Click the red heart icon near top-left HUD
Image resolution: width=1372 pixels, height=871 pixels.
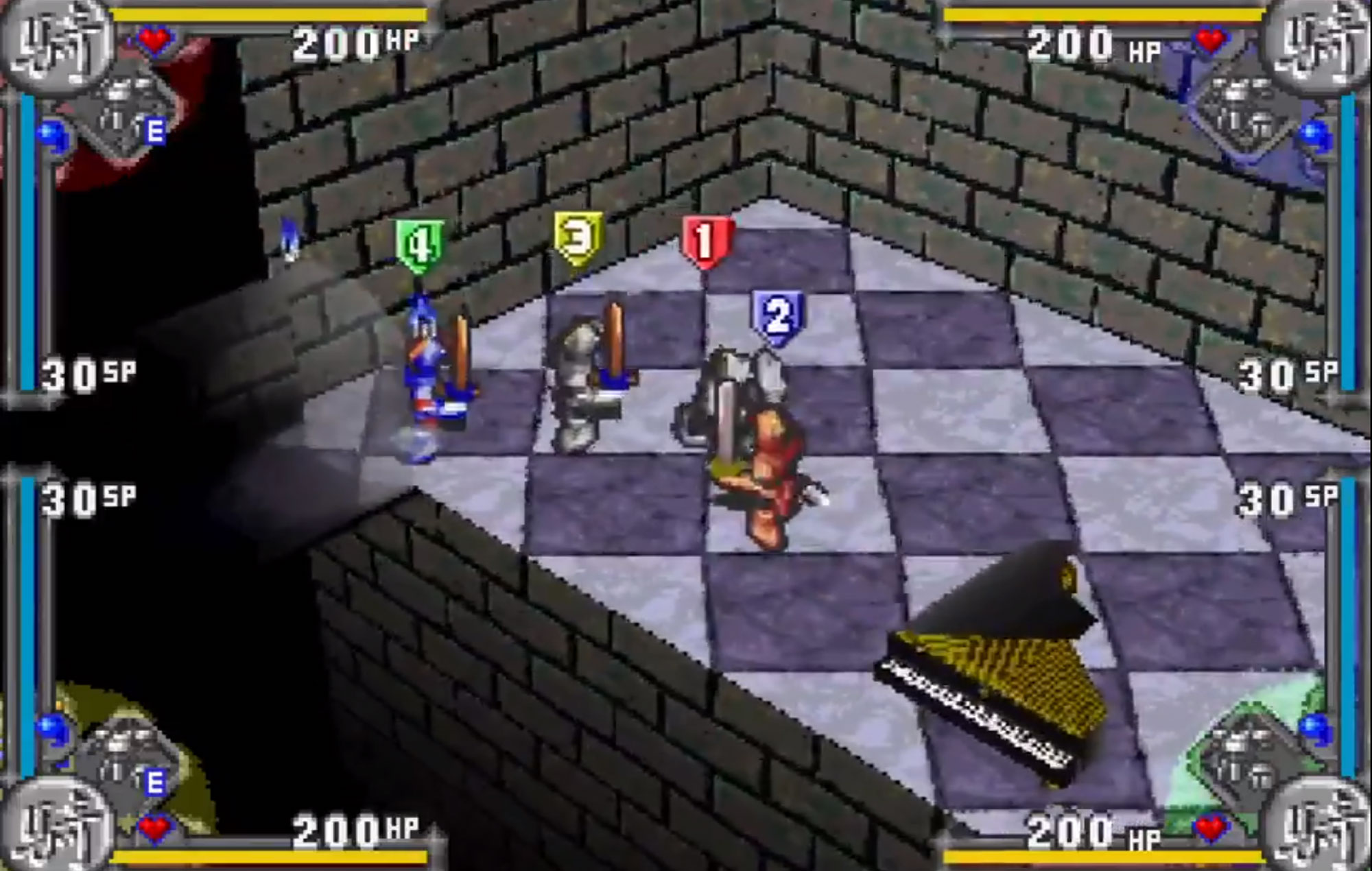click(154, 39)
